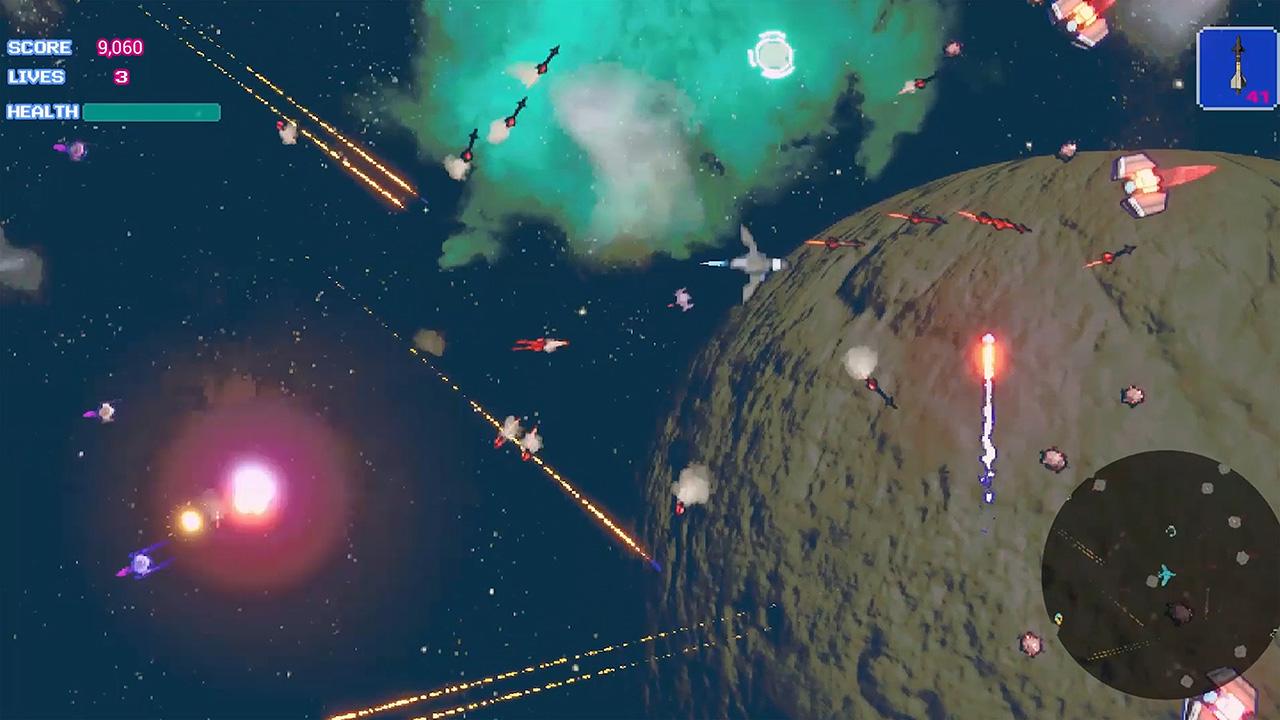The width and height of the screenshot is (1280, 720).
Task: Click the missile ammo icon showing 41
Action: pyautogui.click(x=1237, y=70)
